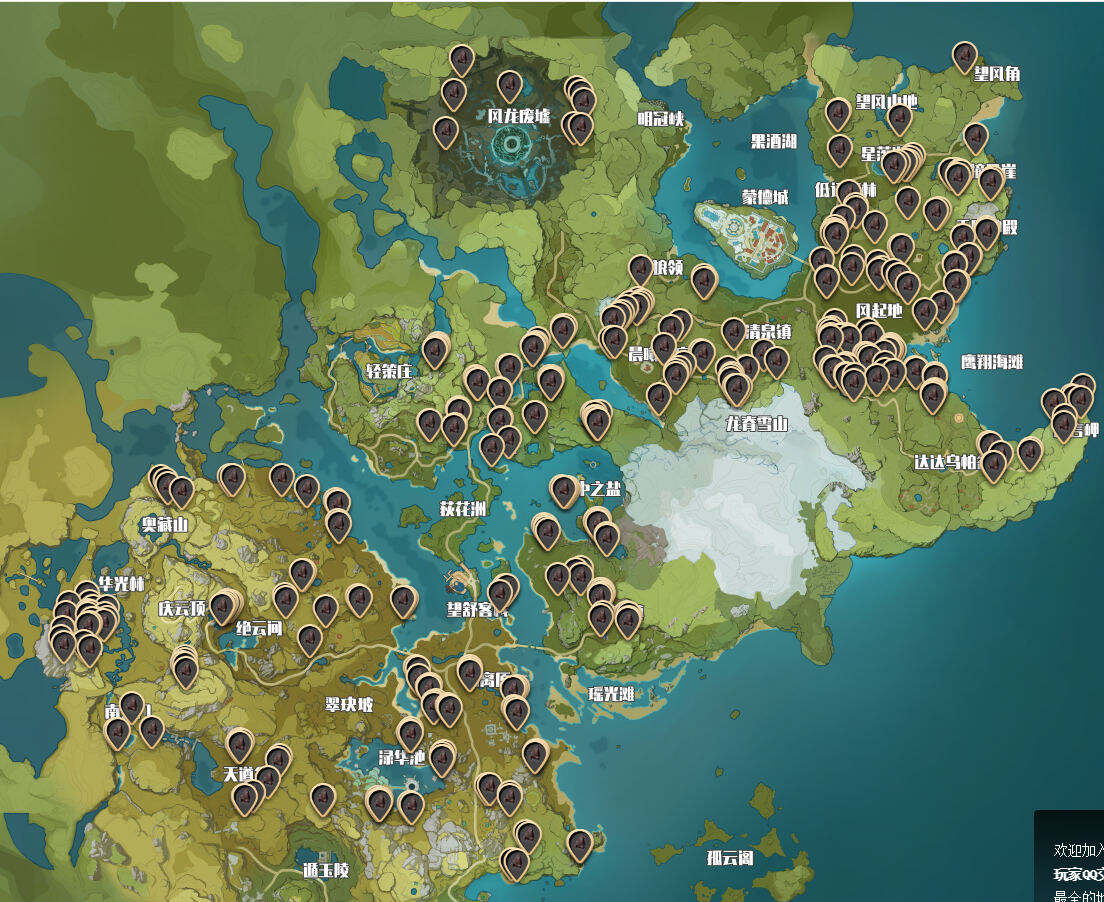Click the marker covering the 地中之盐 label
The image size is (1104, 902).
(564, 490)
